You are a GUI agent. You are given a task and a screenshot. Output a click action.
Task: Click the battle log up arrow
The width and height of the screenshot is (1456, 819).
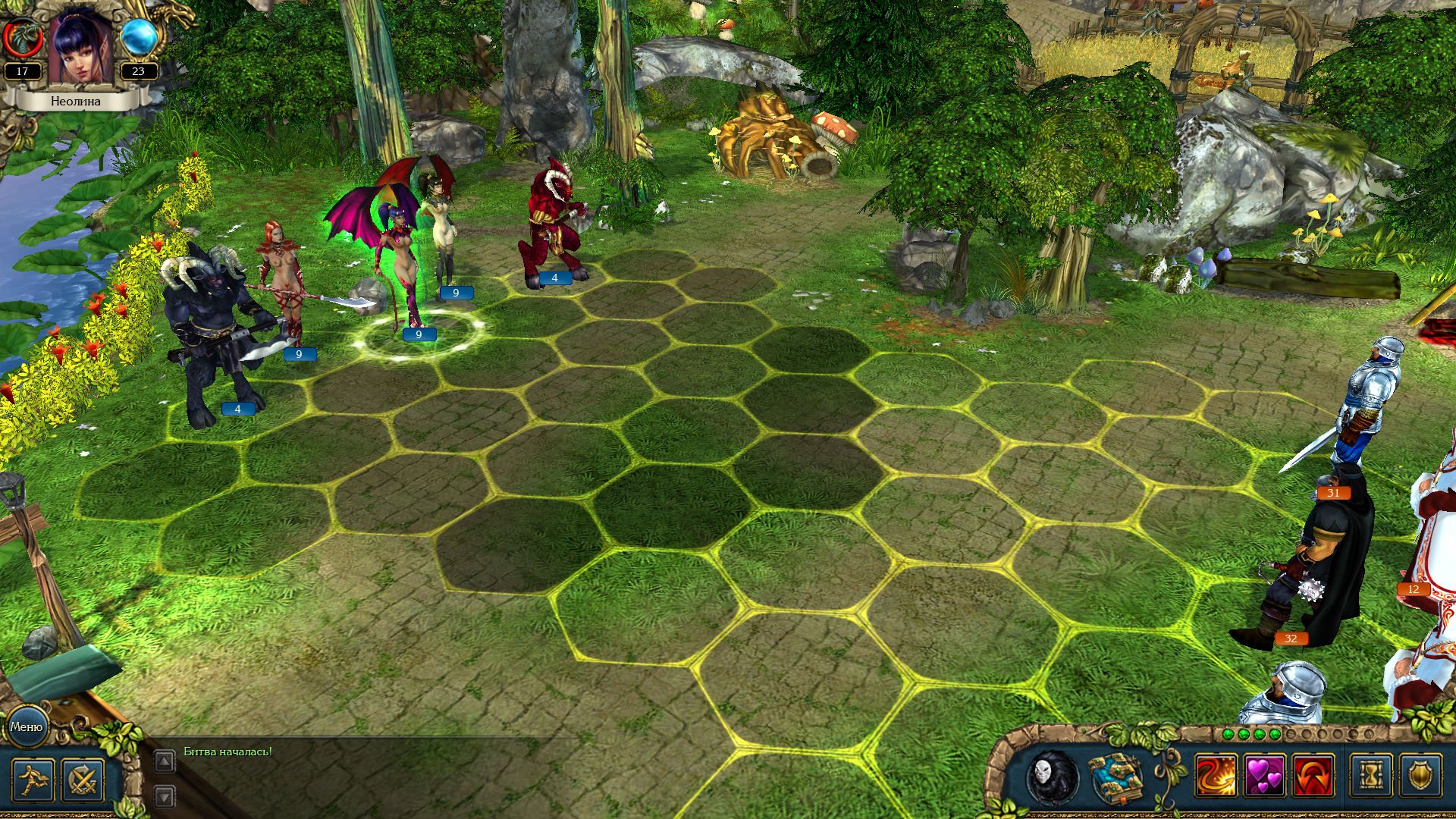(x=165, y=761)
